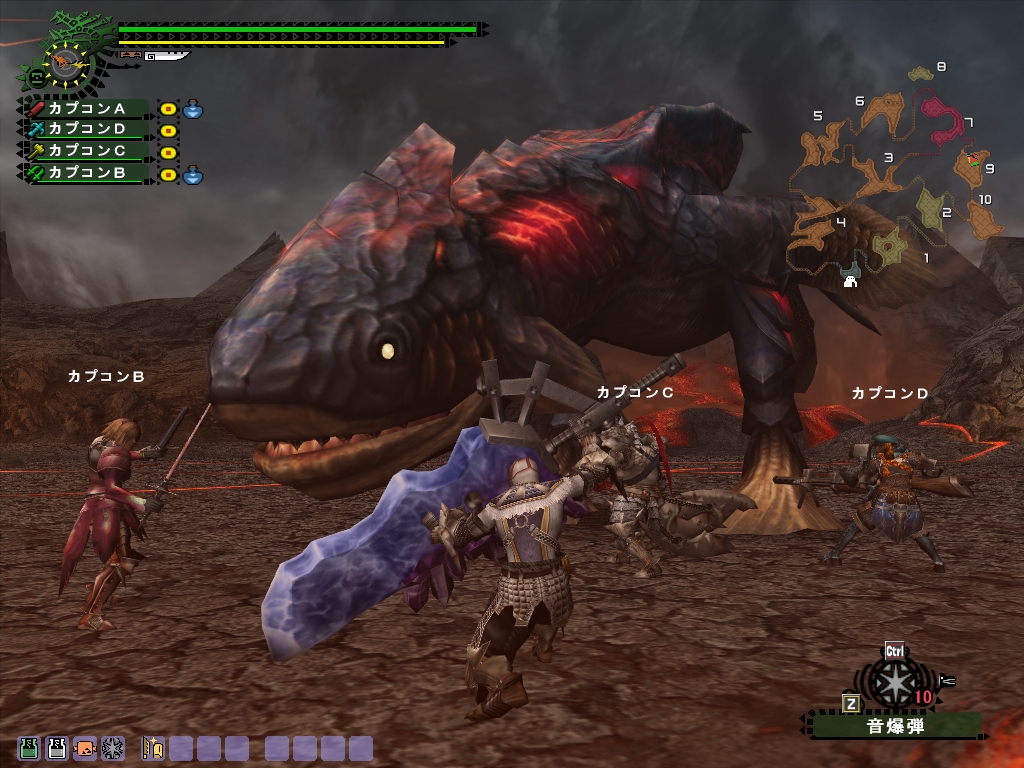Select the orange meat status icon

click(x=85, y=747)
